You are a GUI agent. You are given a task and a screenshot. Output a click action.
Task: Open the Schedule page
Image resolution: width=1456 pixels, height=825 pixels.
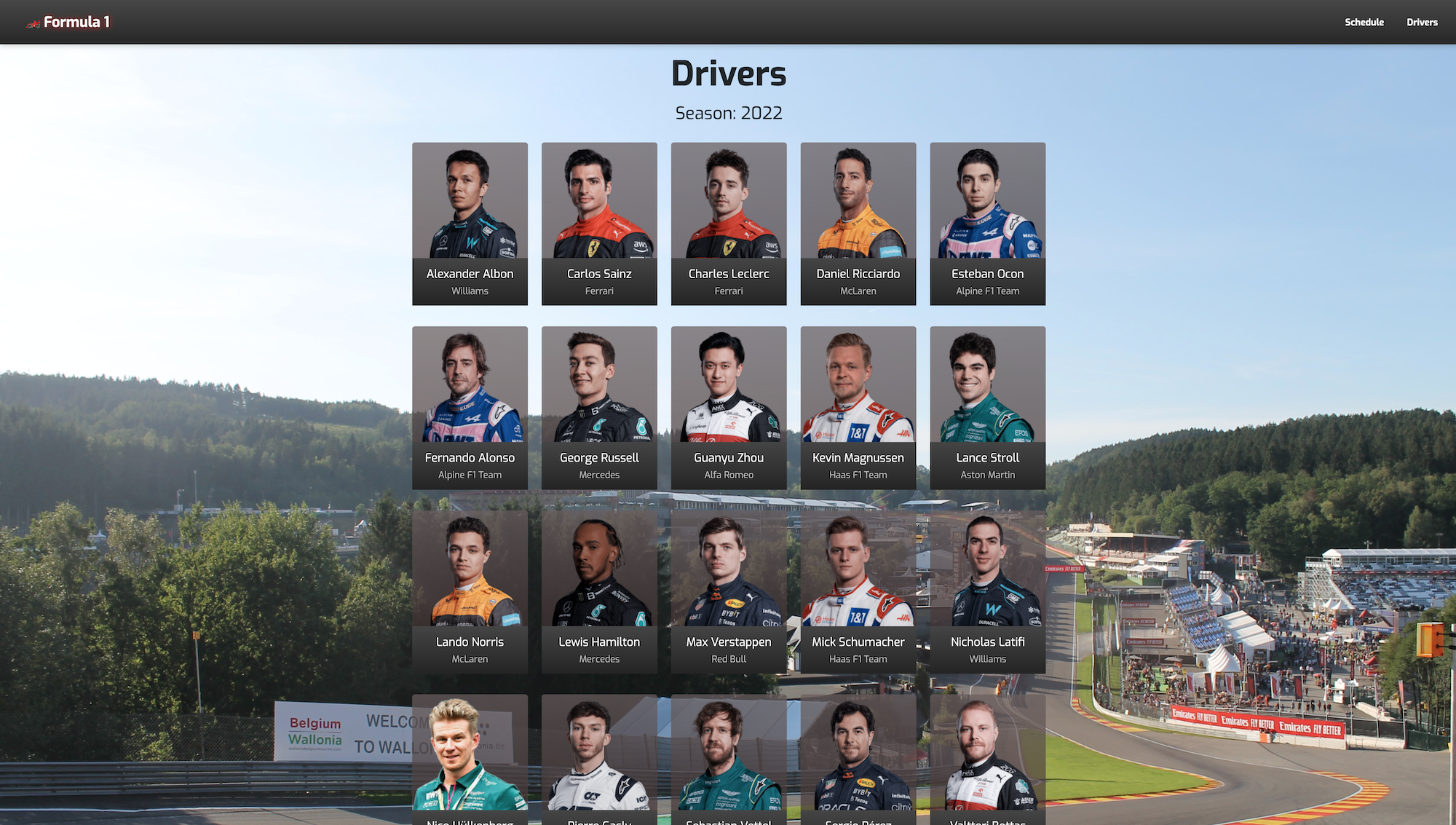[1364, 22]
